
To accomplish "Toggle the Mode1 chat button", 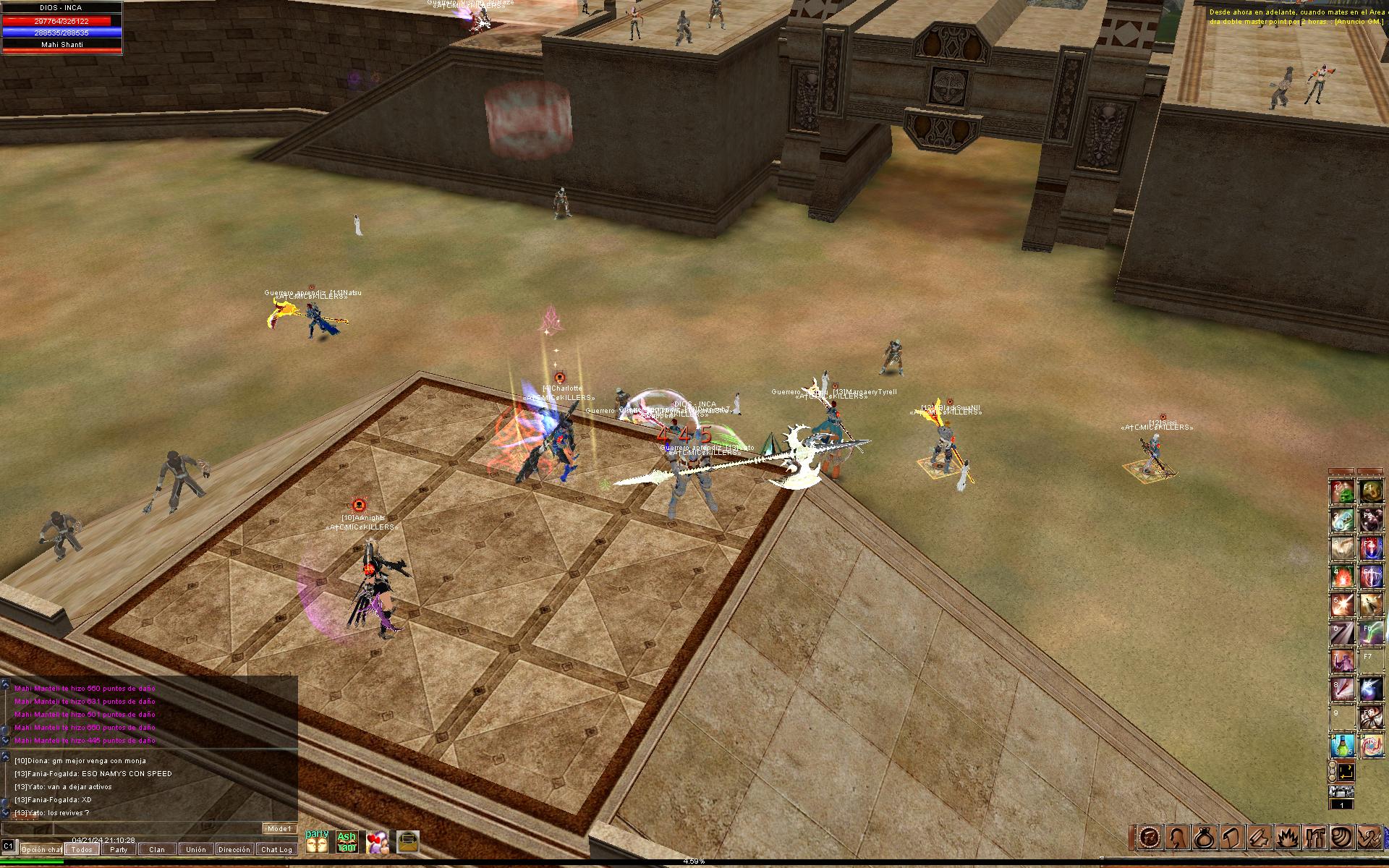I will 279,829.
